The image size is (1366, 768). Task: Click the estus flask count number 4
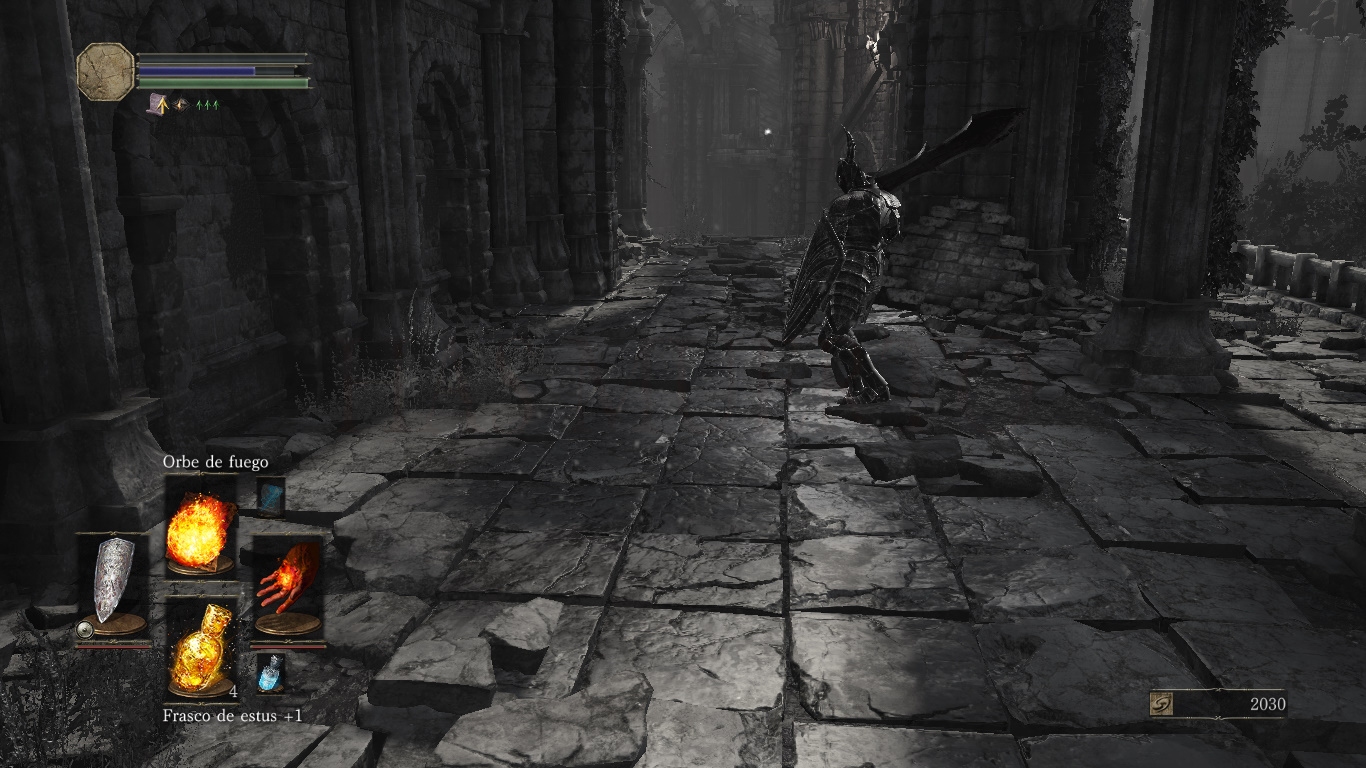point(232,693)
